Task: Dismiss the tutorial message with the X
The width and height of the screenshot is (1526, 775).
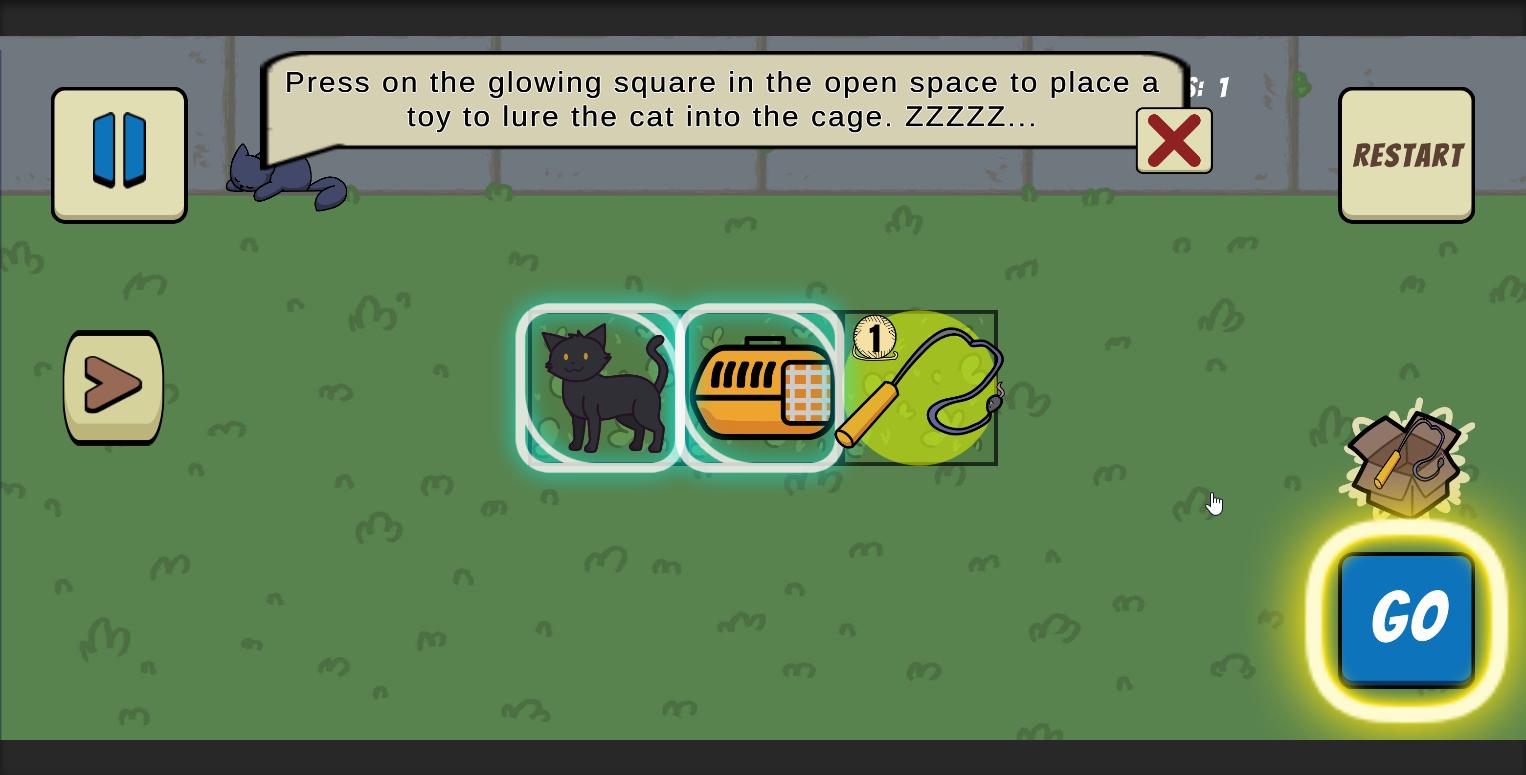Action: pos(1173,141)
